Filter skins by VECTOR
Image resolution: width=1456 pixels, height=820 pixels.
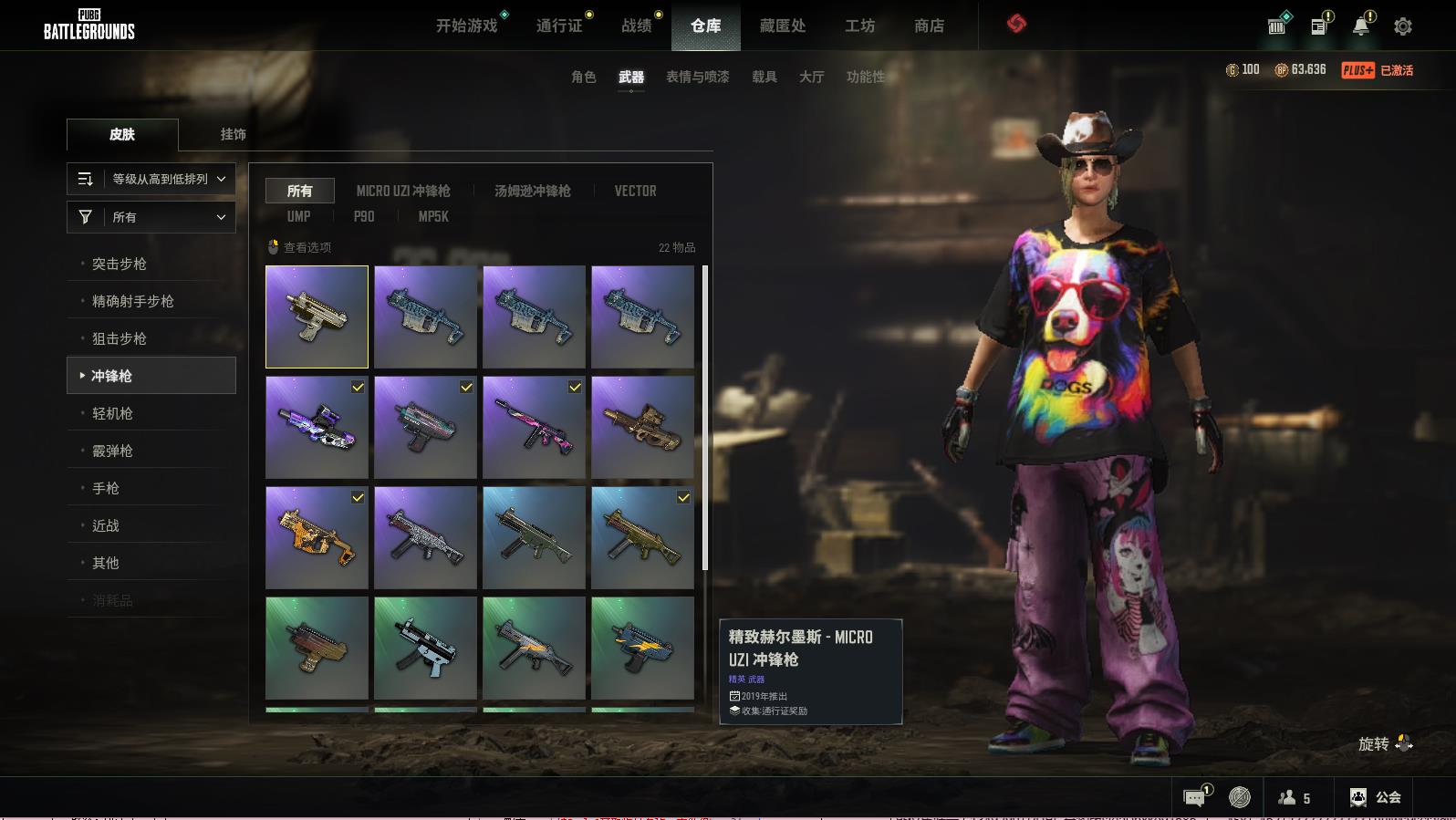tap(635, 191)
